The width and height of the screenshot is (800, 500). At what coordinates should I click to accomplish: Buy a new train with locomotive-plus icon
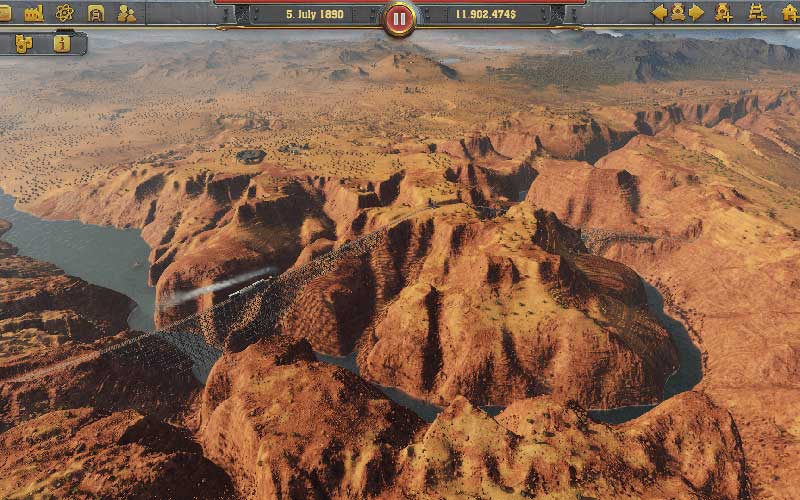point(725,13)
